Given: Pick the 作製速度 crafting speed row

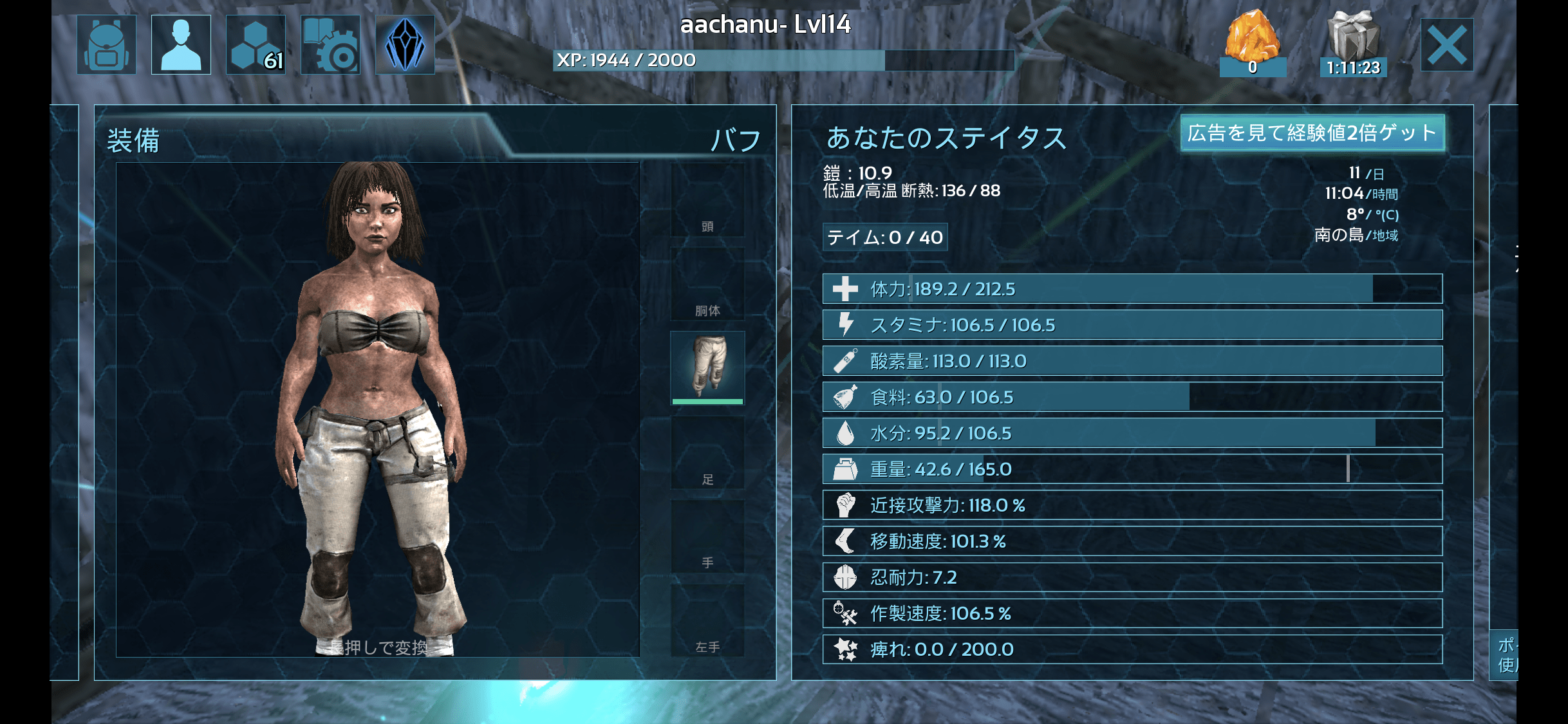Looking at the screenshot, I should click(x=1132, y=613).
